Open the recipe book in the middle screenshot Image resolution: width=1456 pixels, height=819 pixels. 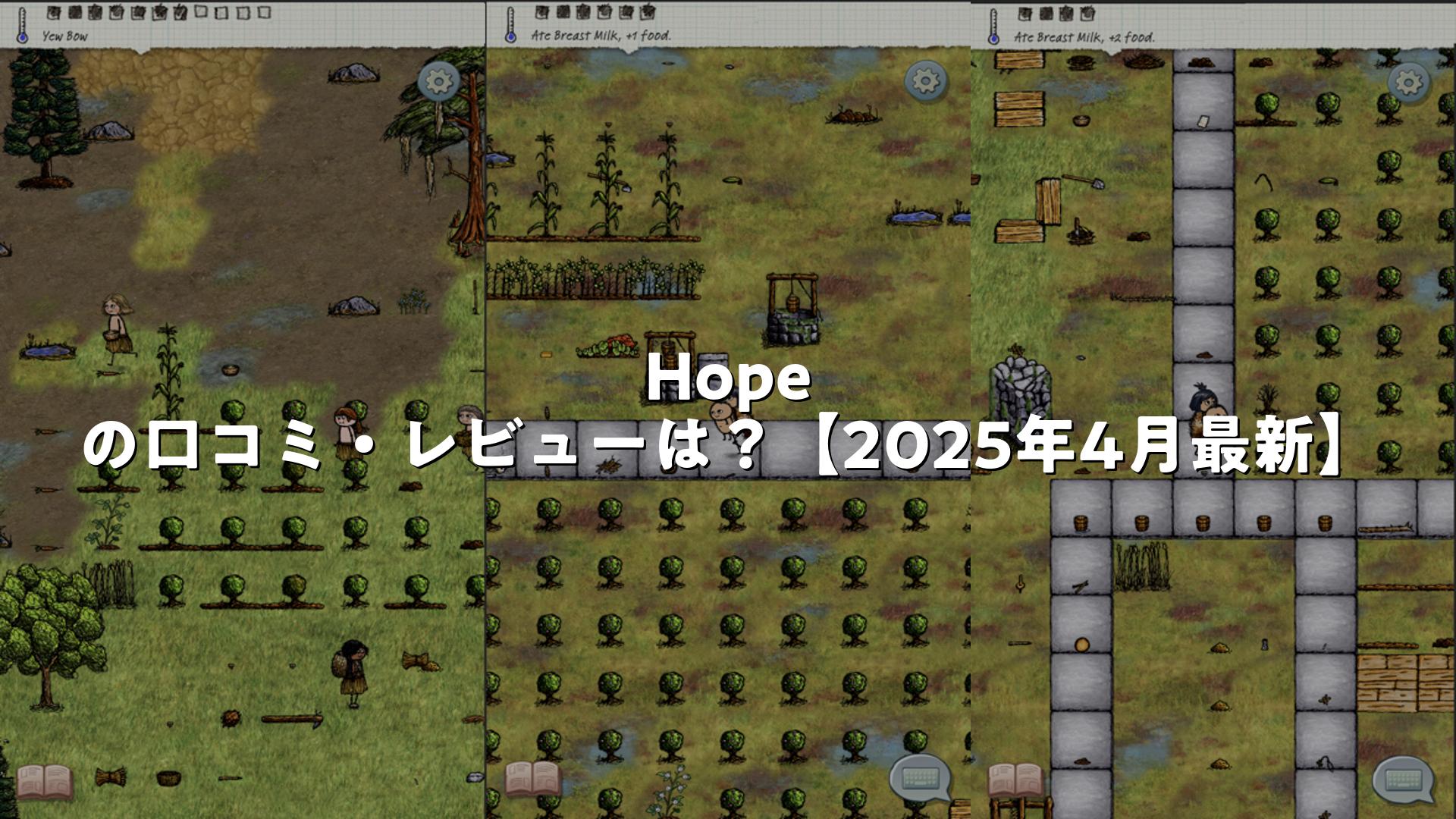[533, 779]
